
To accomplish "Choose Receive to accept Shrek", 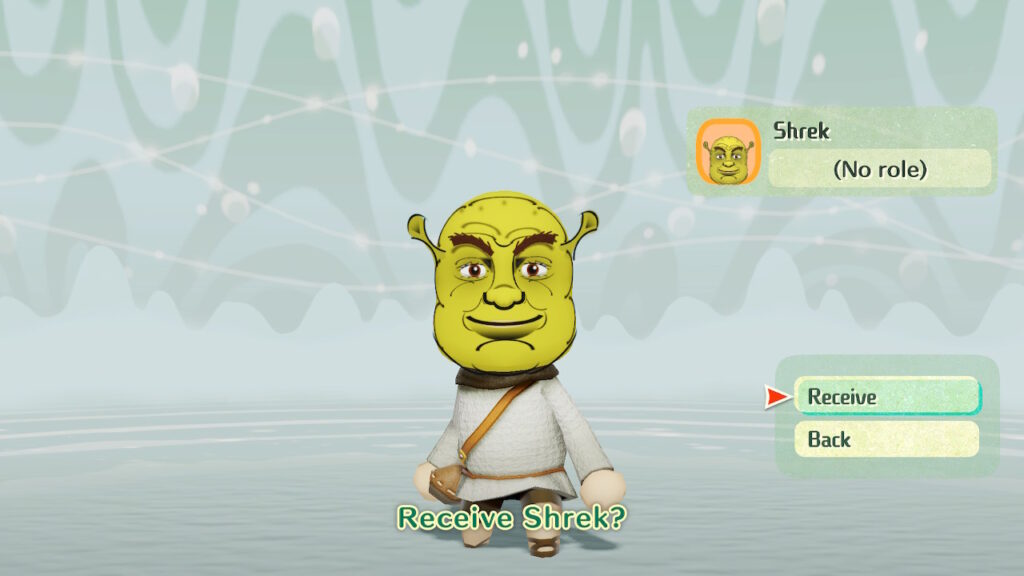I will (x=887, y=397).
